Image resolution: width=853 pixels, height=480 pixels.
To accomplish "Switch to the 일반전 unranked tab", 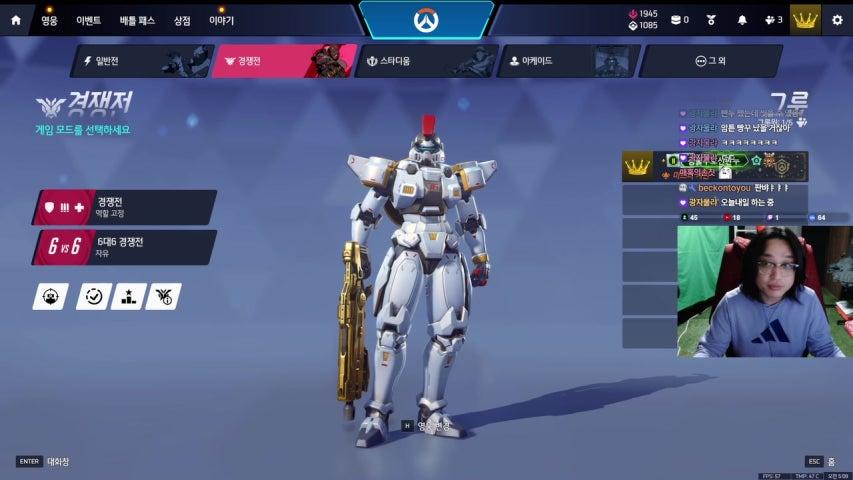I will click(x=140, y=61).
